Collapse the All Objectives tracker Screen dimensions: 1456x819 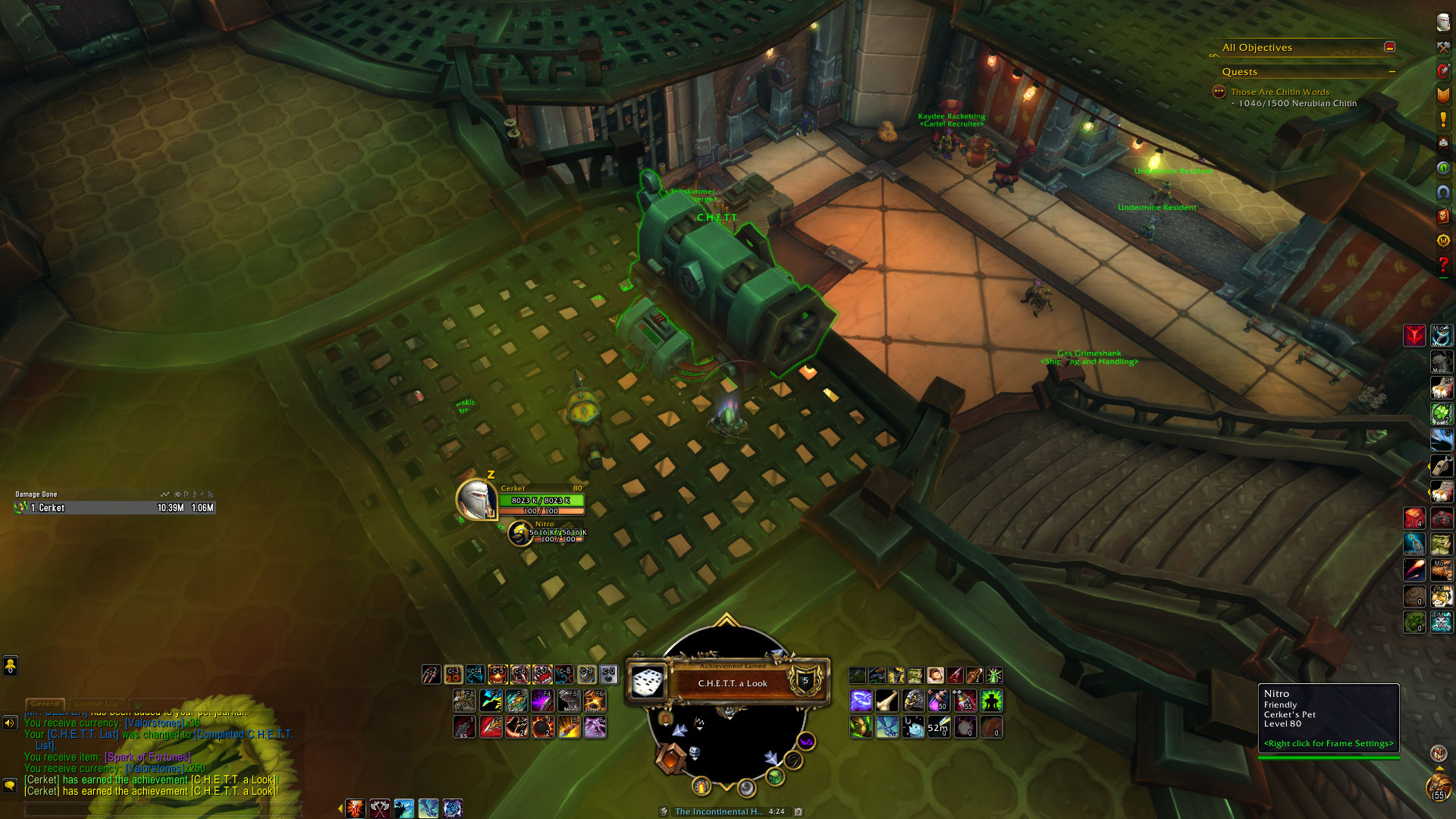pyautogui.click(x=1389, y=47)
